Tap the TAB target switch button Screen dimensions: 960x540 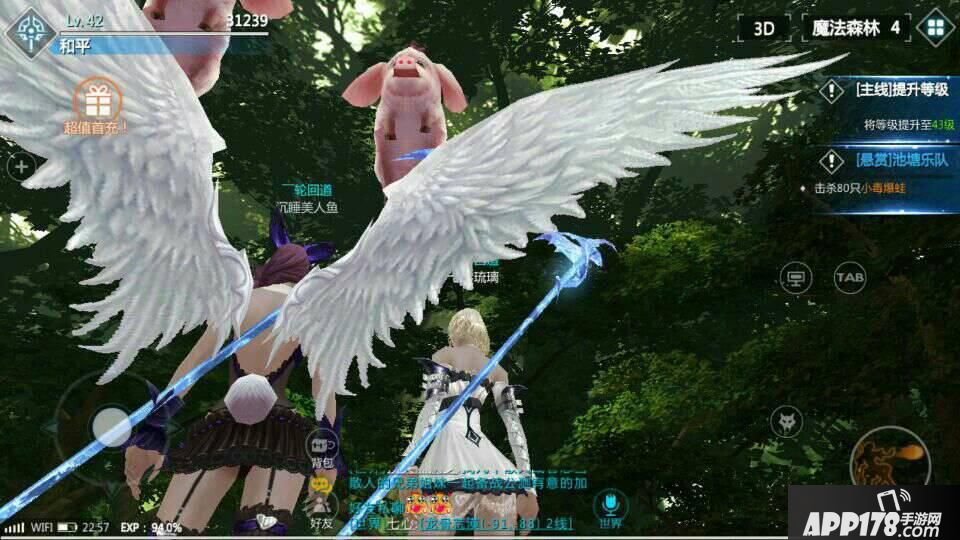click(x=850, y=277)
